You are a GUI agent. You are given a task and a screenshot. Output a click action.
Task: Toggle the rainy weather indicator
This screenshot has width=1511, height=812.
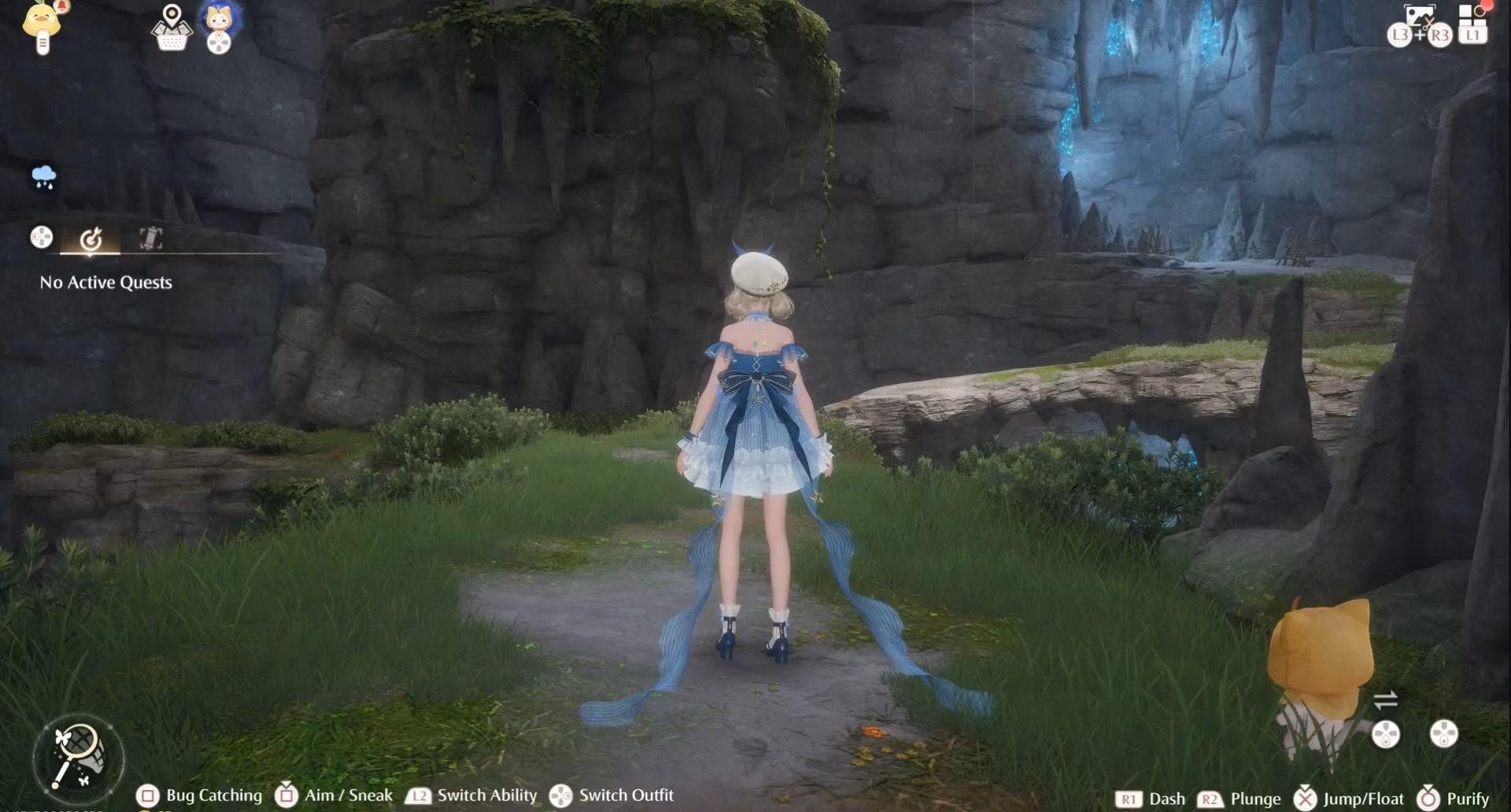click(43, 177)
